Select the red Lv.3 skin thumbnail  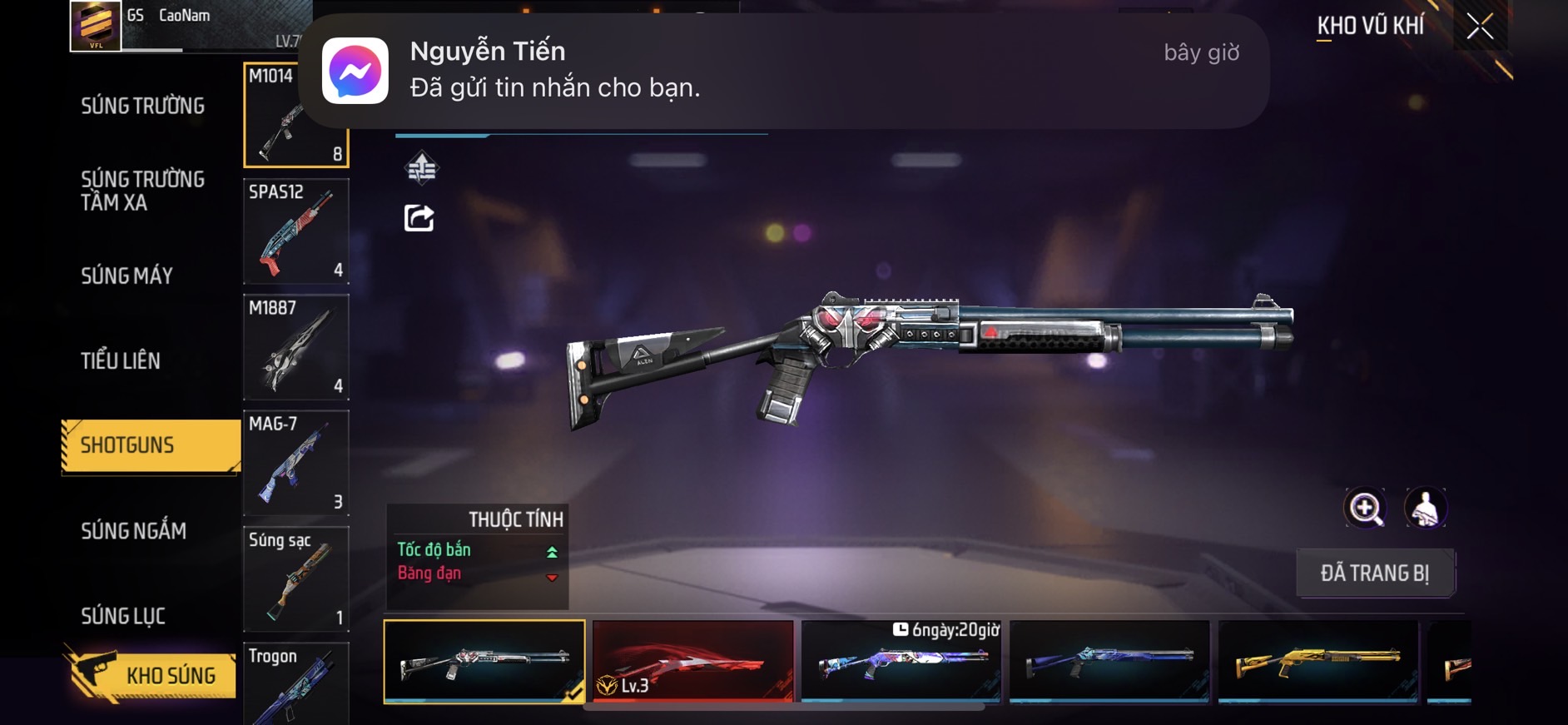click(x=692, y=661)
